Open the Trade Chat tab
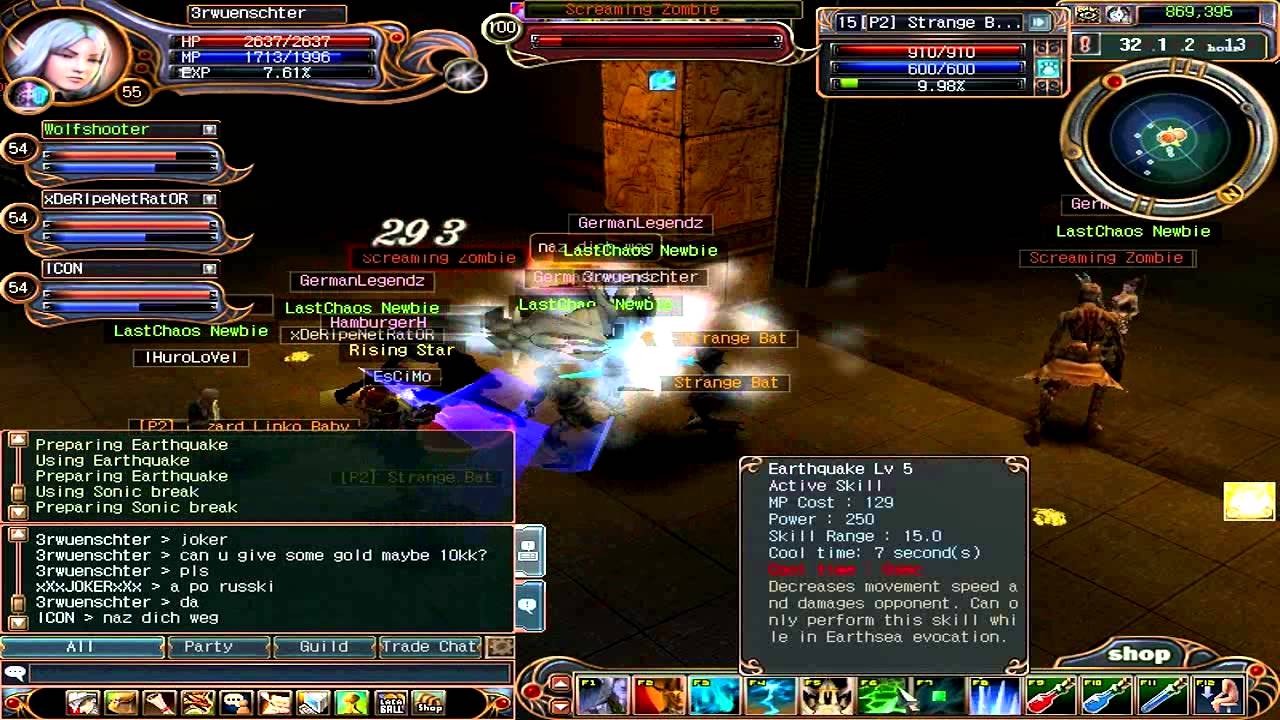The width and height of the screenshot is (1280, 720). (x=429, y=647)
